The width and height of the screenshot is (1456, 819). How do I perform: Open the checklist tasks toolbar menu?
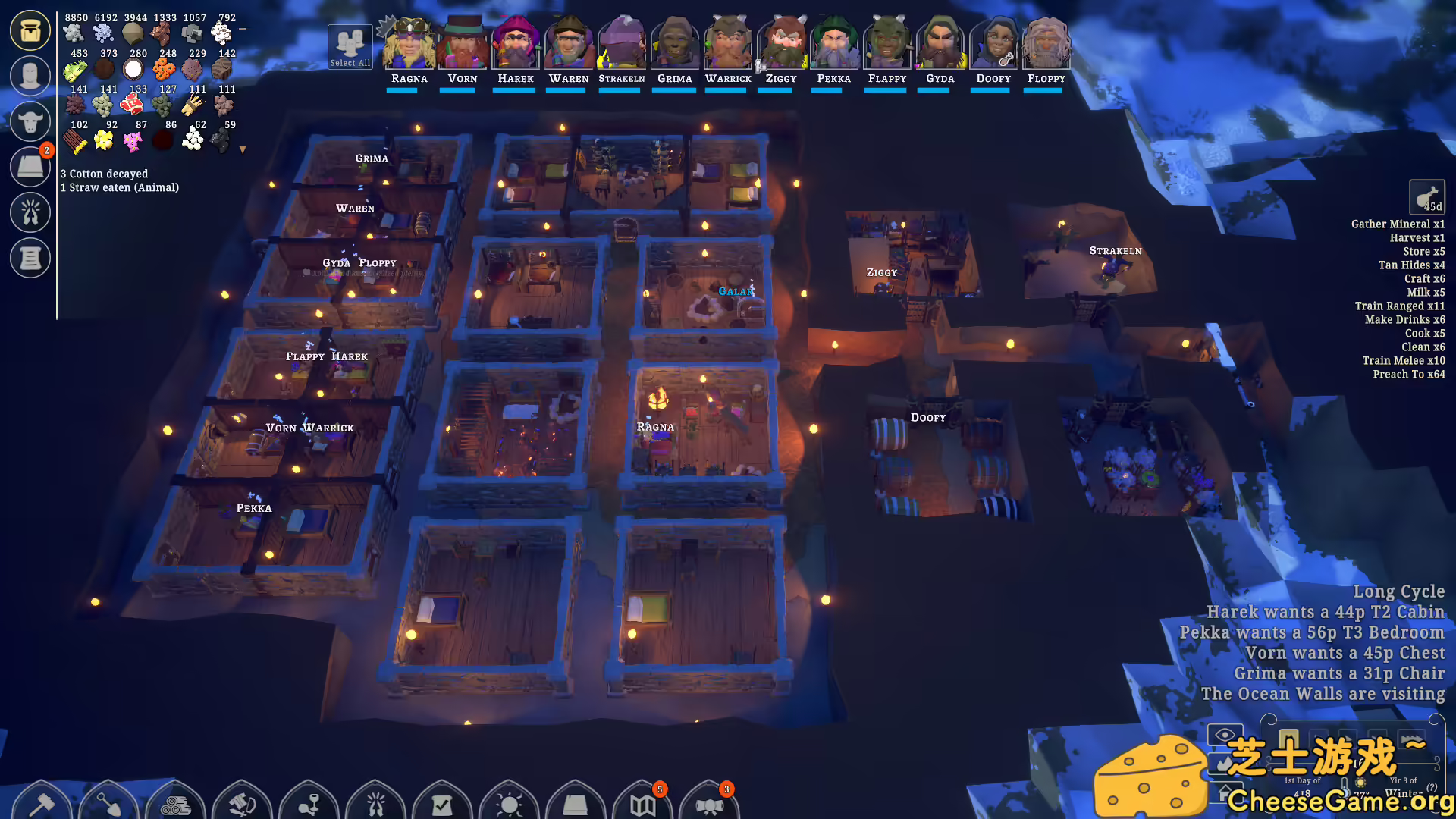442,802
